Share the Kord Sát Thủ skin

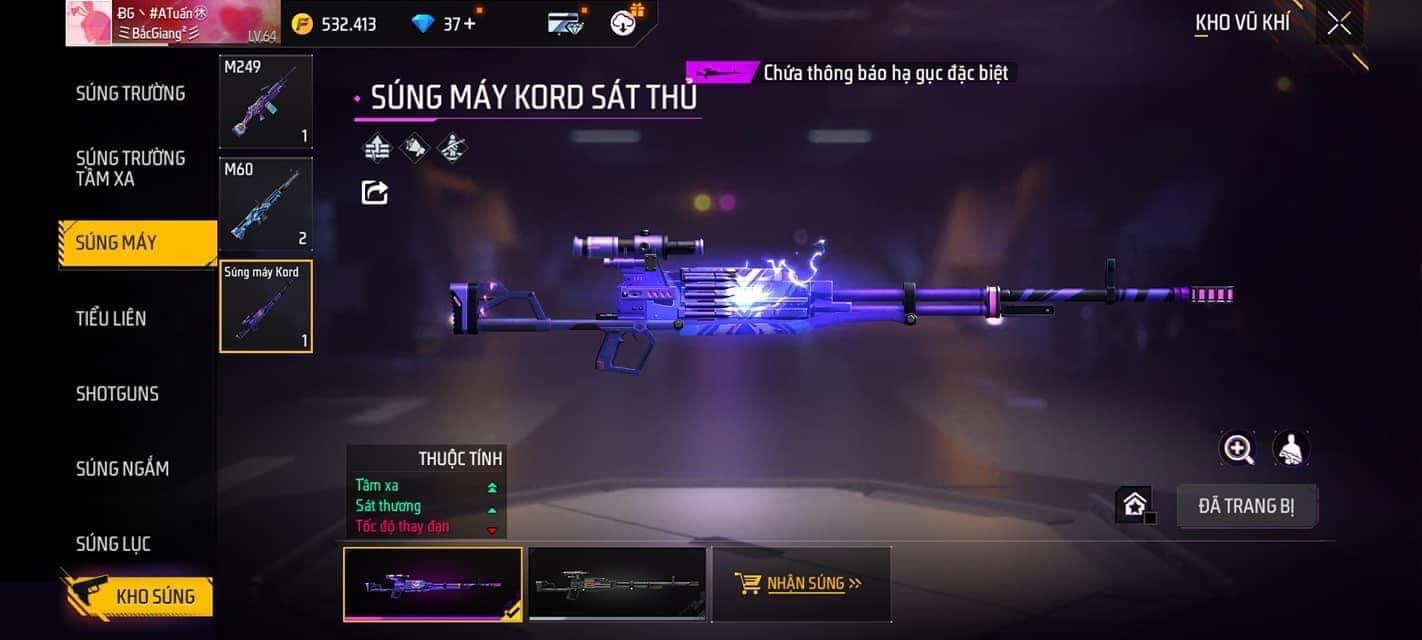point(375,192)
